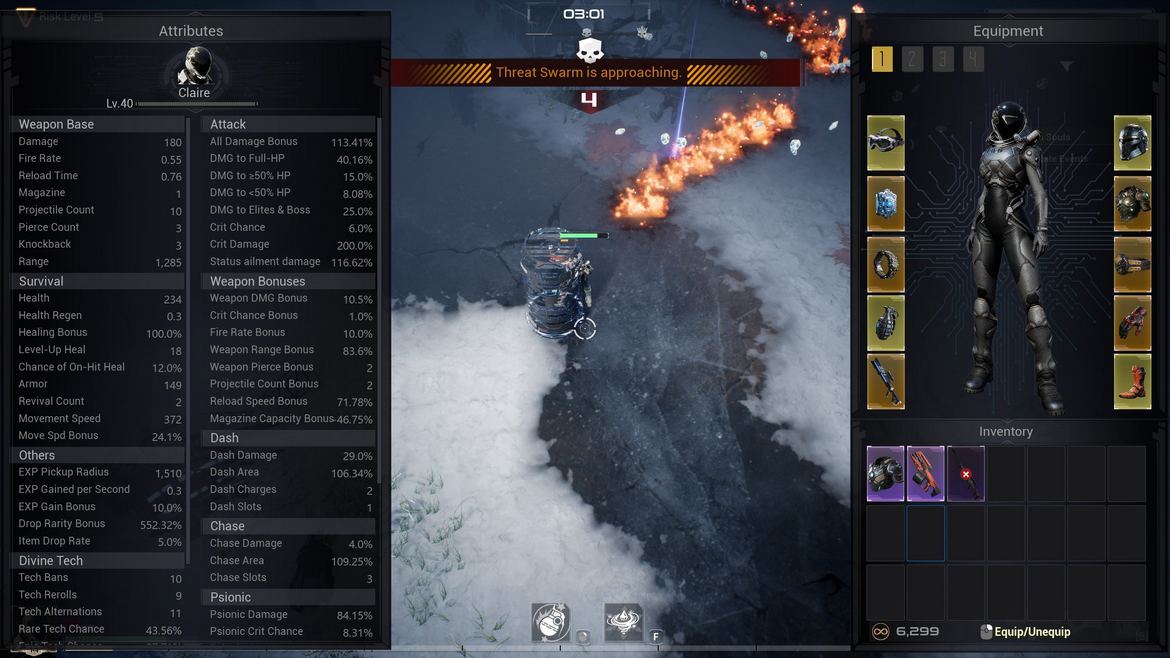Viewport: 1170px width, 658px height.
Task: Select the equipped chest armor slot
Action: coord(1133,204)
